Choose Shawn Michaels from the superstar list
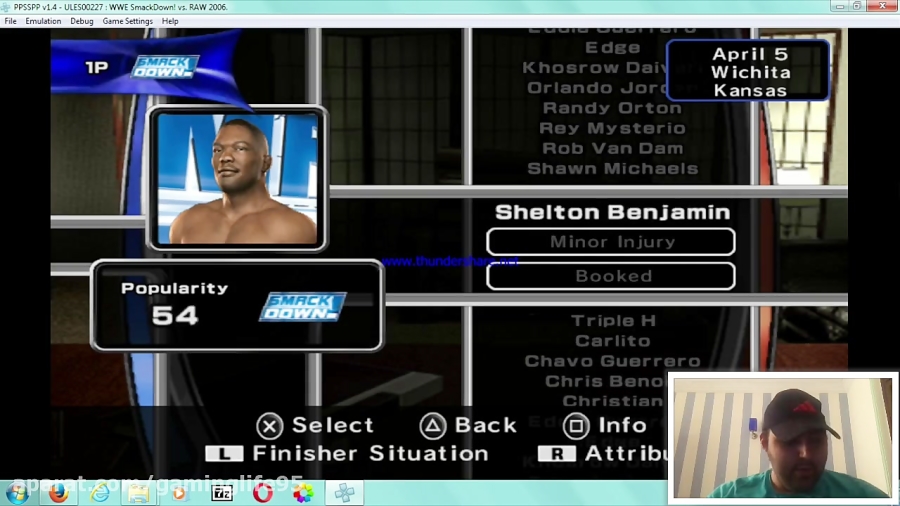 tap(612, 168)
